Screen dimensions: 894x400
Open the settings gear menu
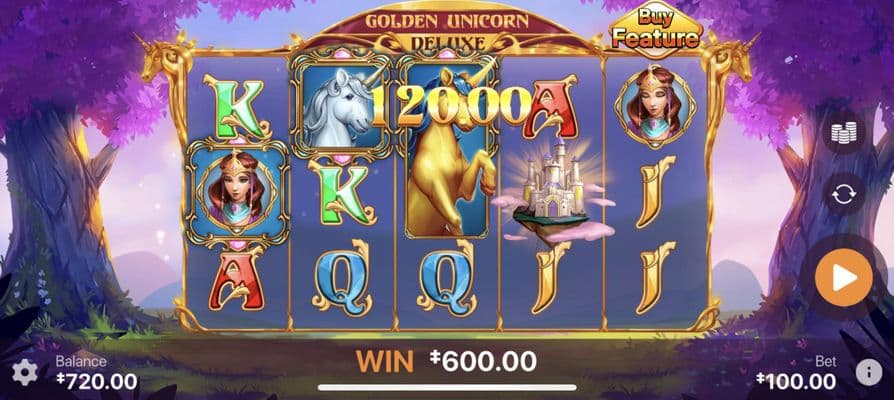(x=24, y=373)
